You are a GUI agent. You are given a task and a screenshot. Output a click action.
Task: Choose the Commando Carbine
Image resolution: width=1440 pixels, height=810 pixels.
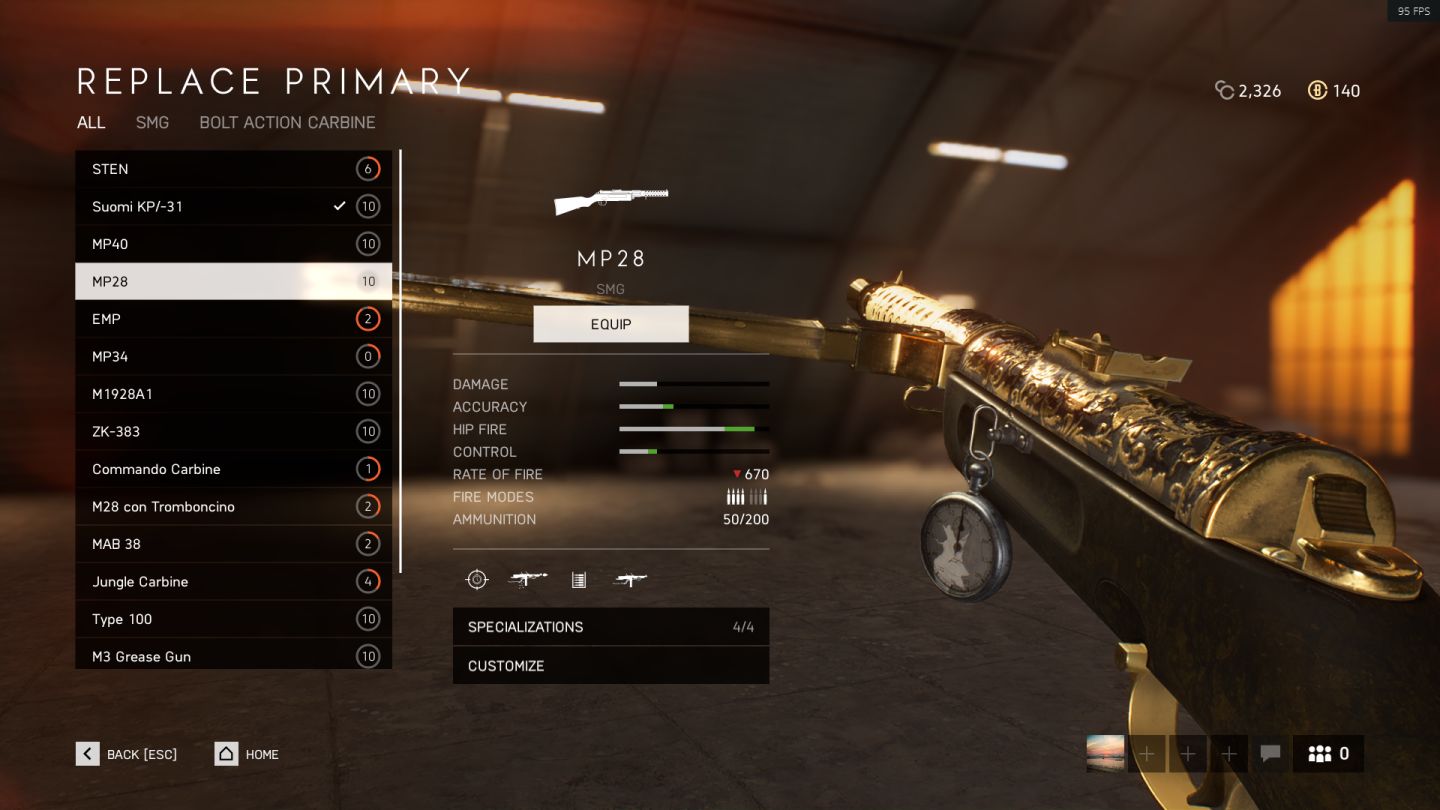[x=233, y=469]
